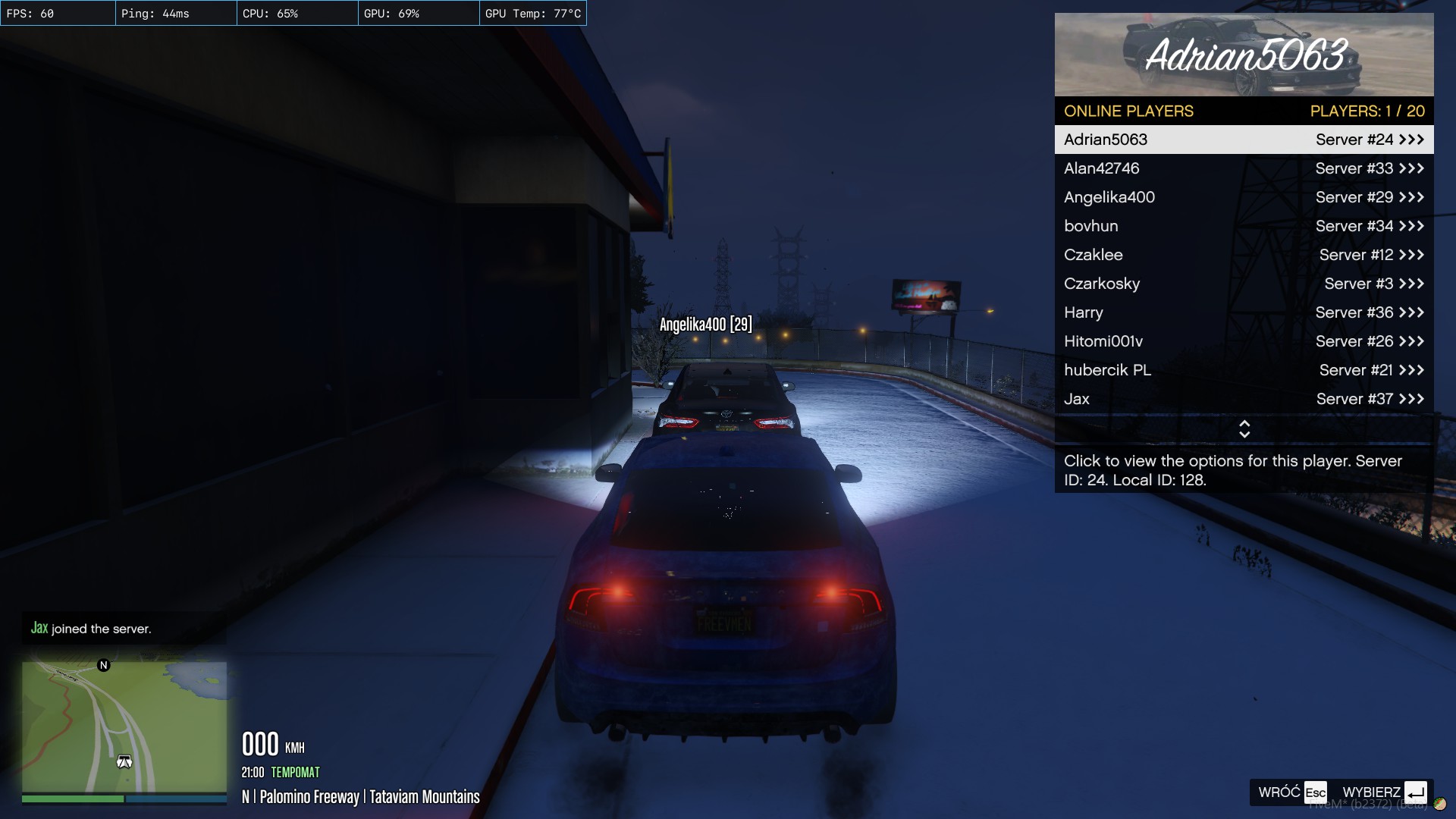The width and height of the screenshot is (1456, 819).
Task: Open options for player Alan42746
Action: point(1244,168)
